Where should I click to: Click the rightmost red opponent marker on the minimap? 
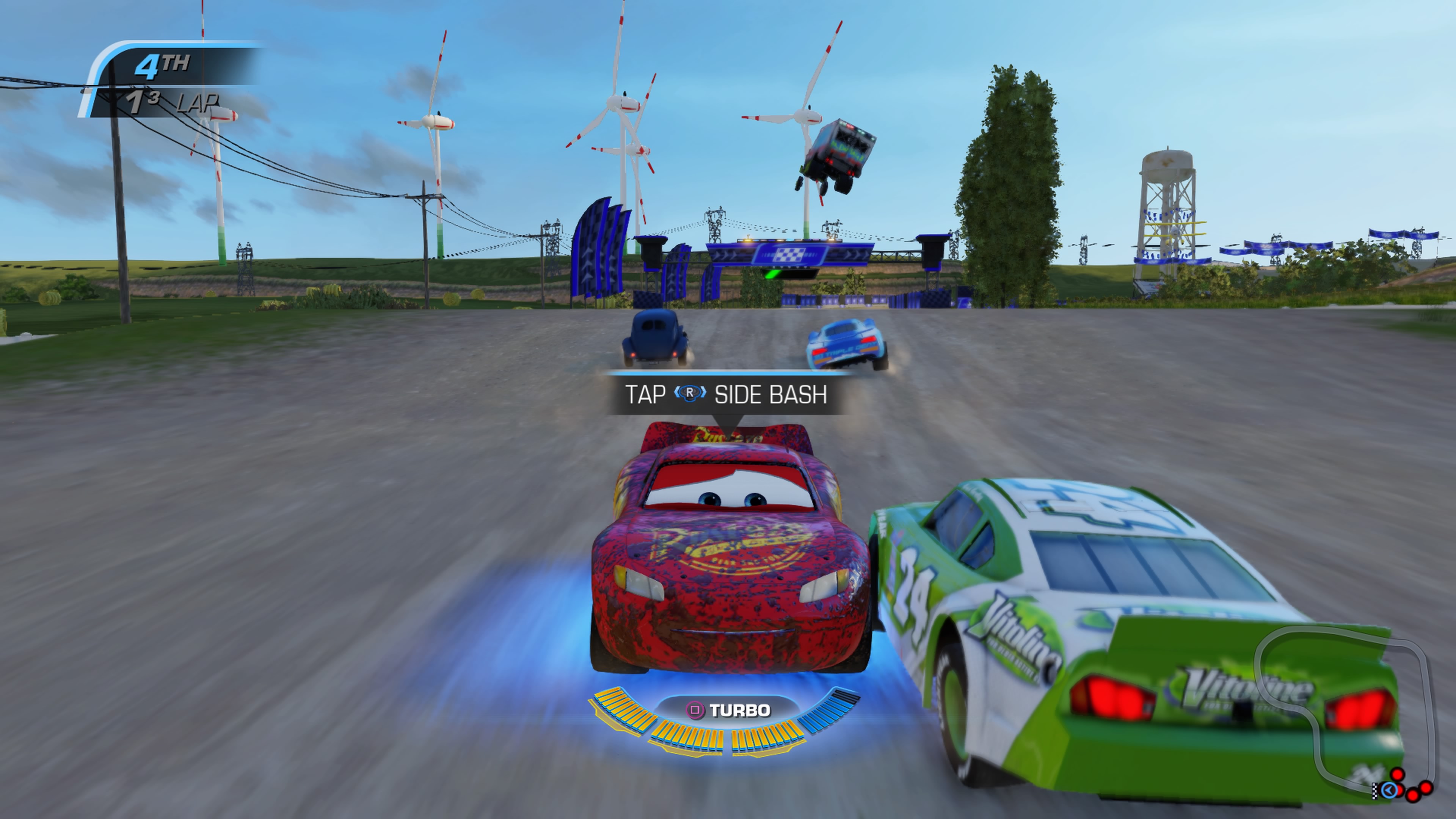(x=1426, y=790)
